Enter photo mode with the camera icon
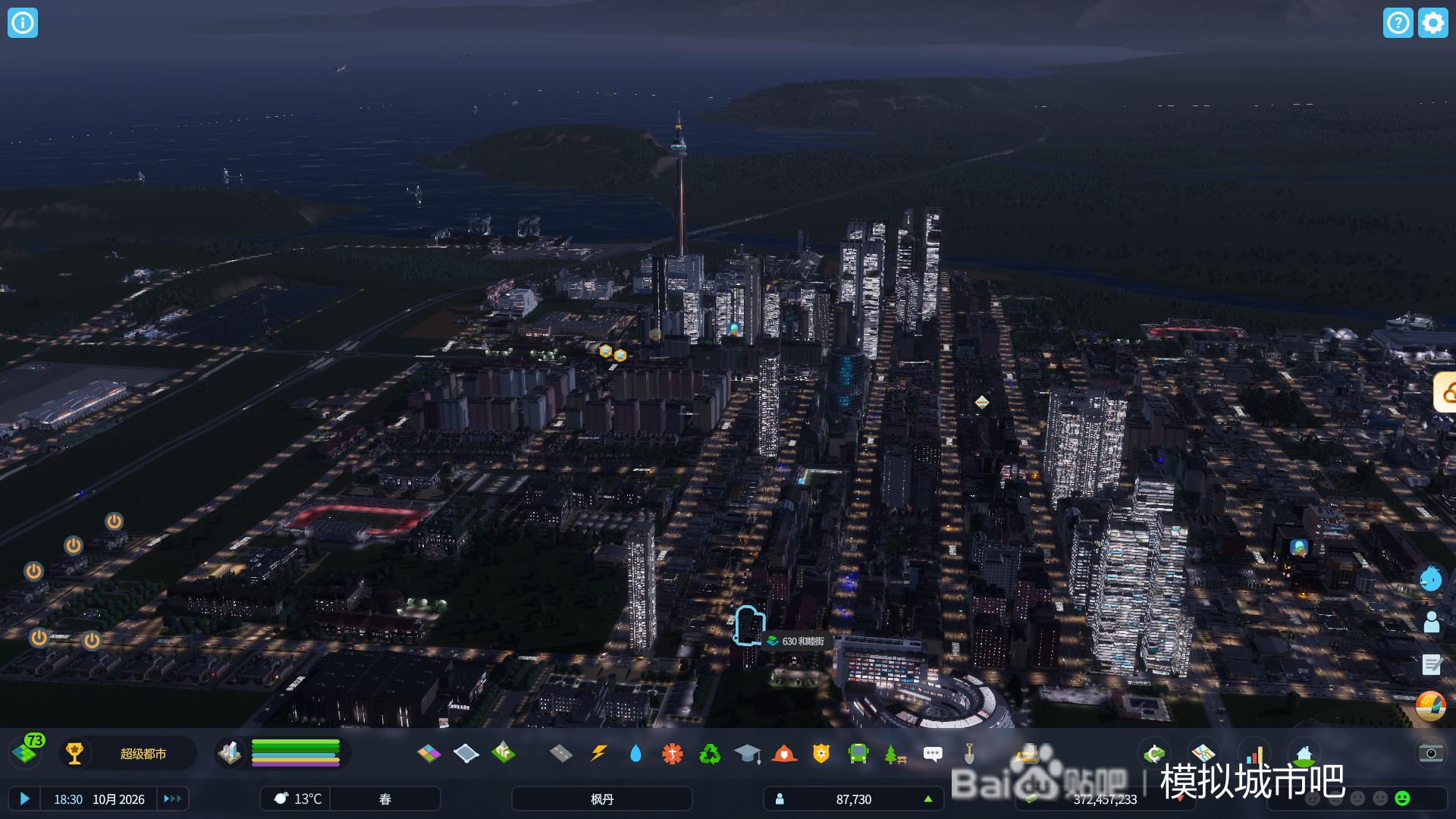 click(1430, 753)
